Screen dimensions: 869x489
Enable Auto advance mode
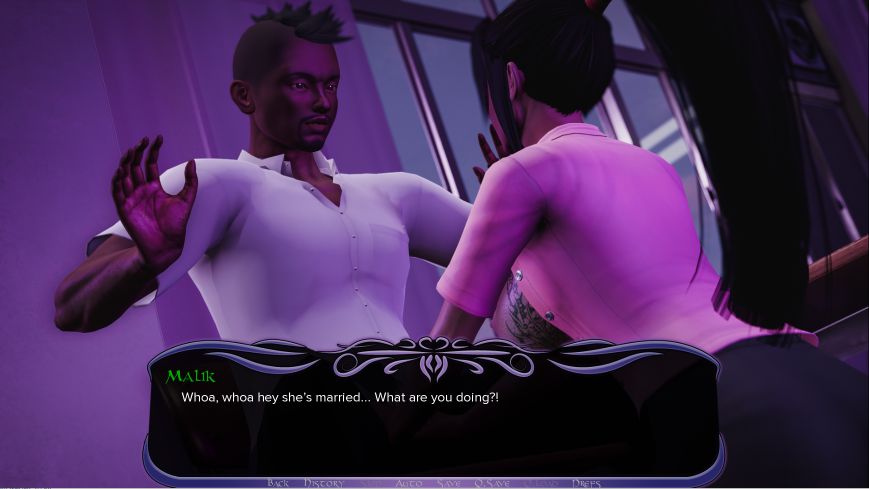click(408, 483)
